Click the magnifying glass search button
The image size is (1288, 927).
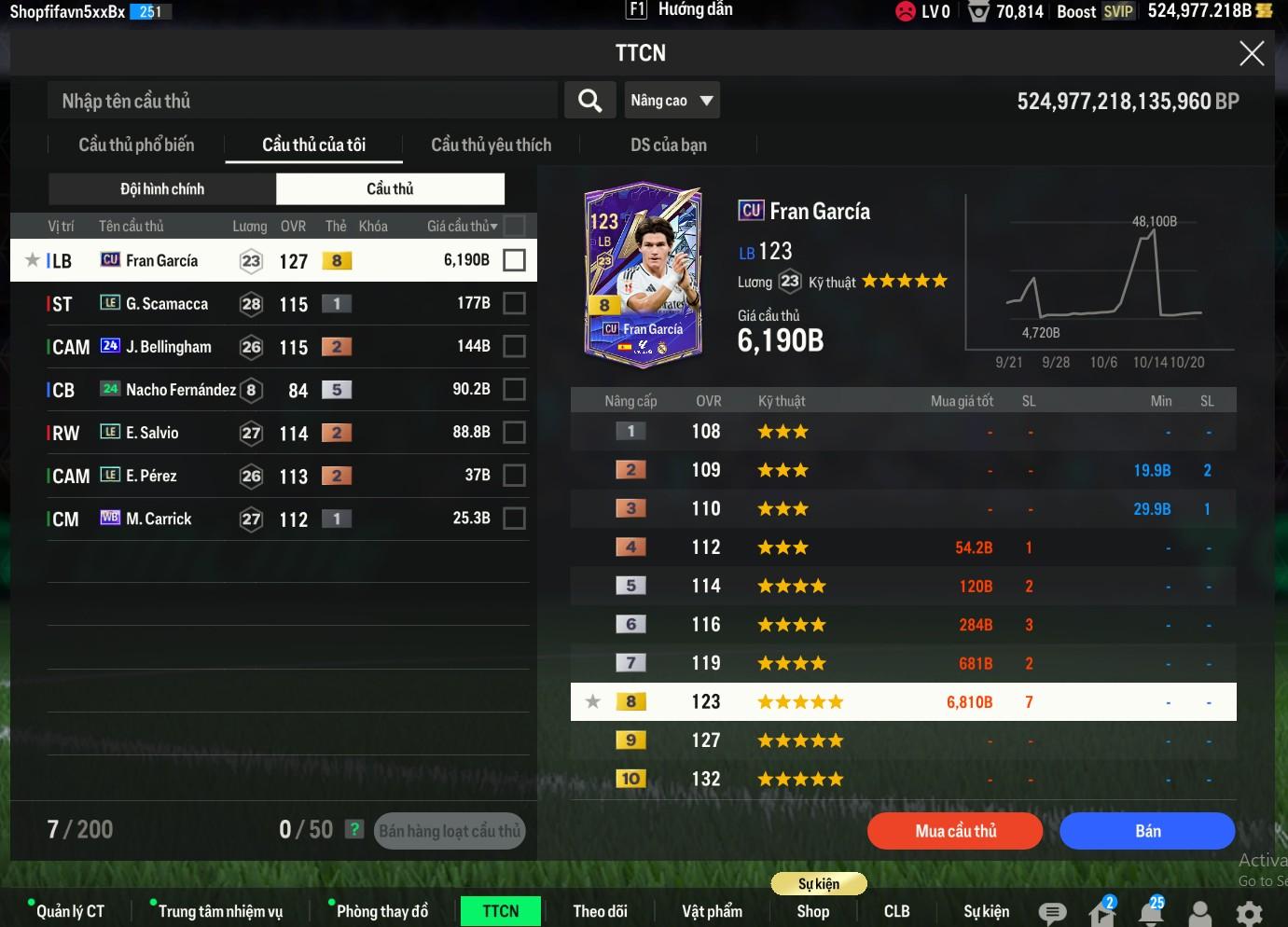click(x=589, y=101)
